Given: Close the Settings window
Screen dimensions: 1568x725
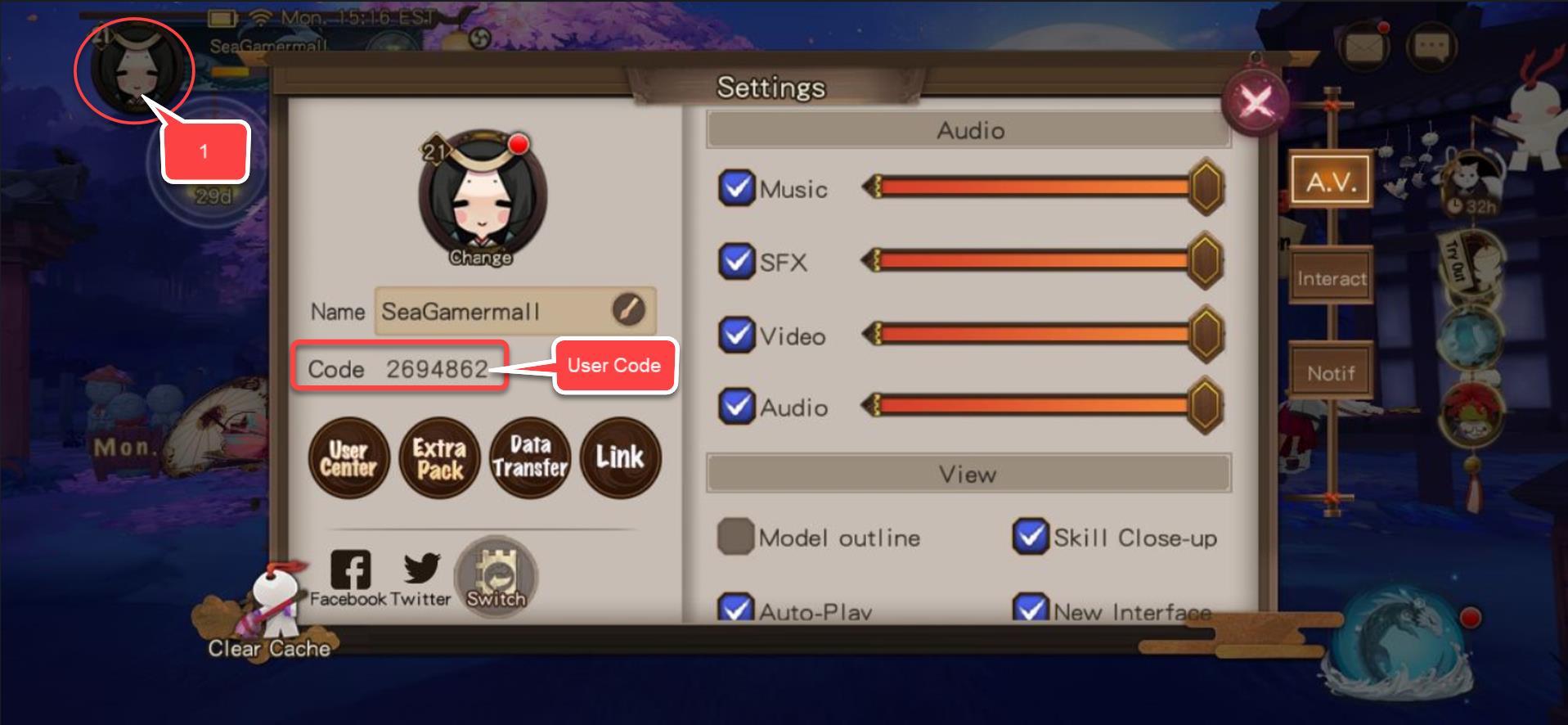Looking at the screenshot, I should click(1255, 102).
